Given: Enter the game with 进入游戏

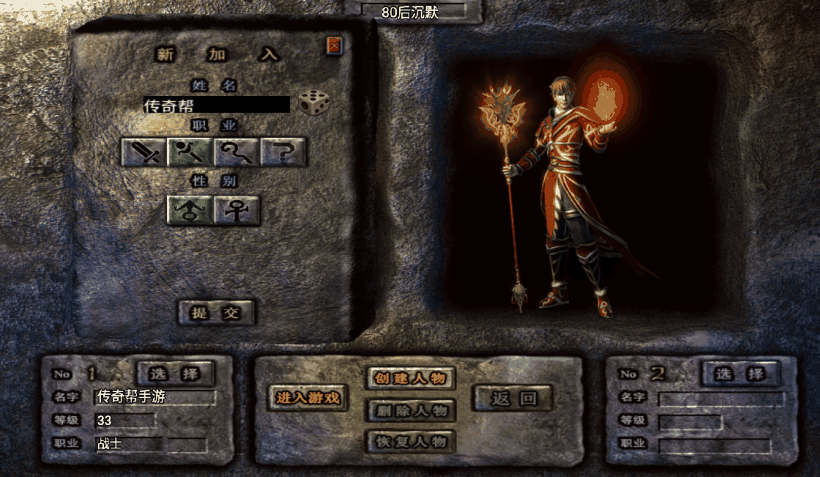Looking at the screenshot, I should 309,397.
